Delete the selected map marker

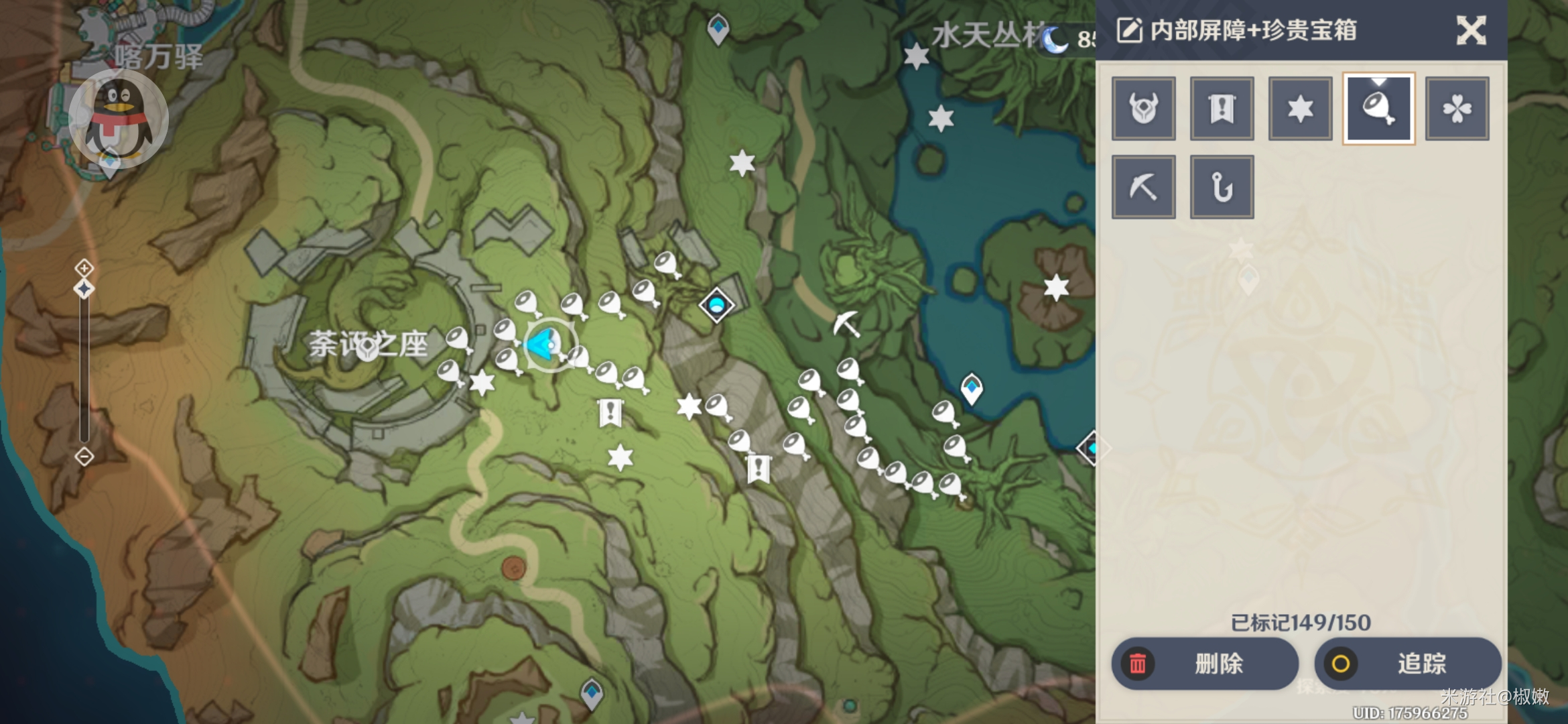[1205, 664]
